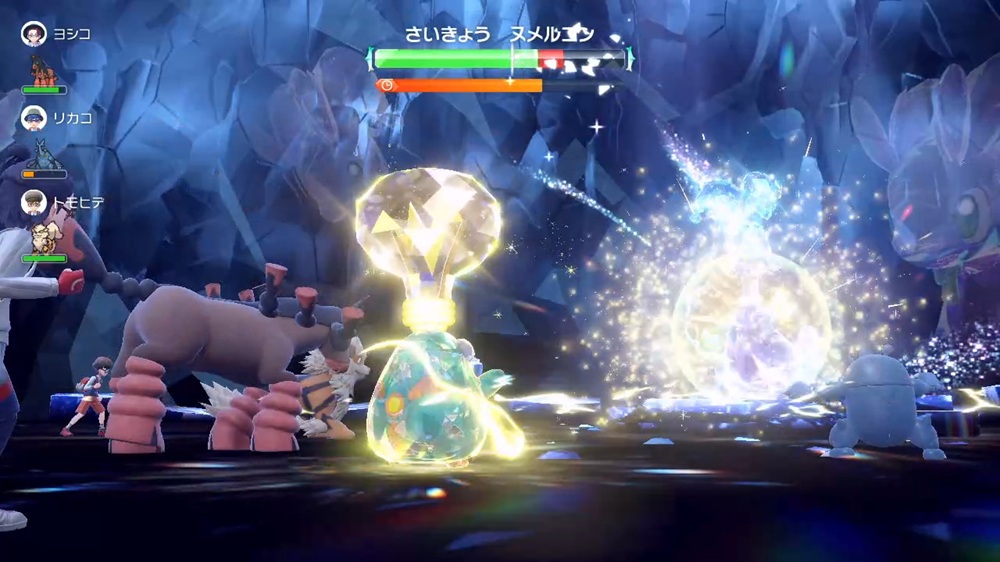Click トモヒデ's Arcanine party icon
Image resolution: width=1000 pixels, height=562 pixels.
click(44, 238)
